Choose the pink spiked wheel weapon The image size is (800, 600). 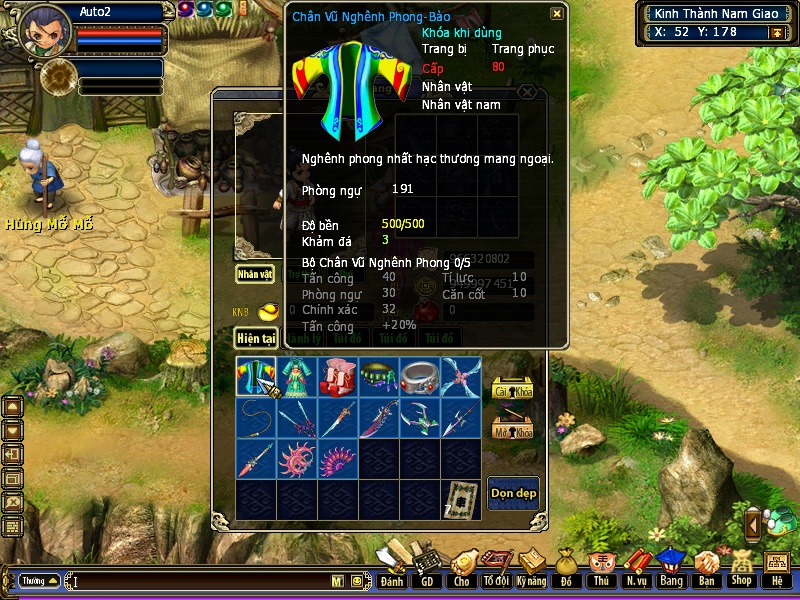[x=297, y=459]
